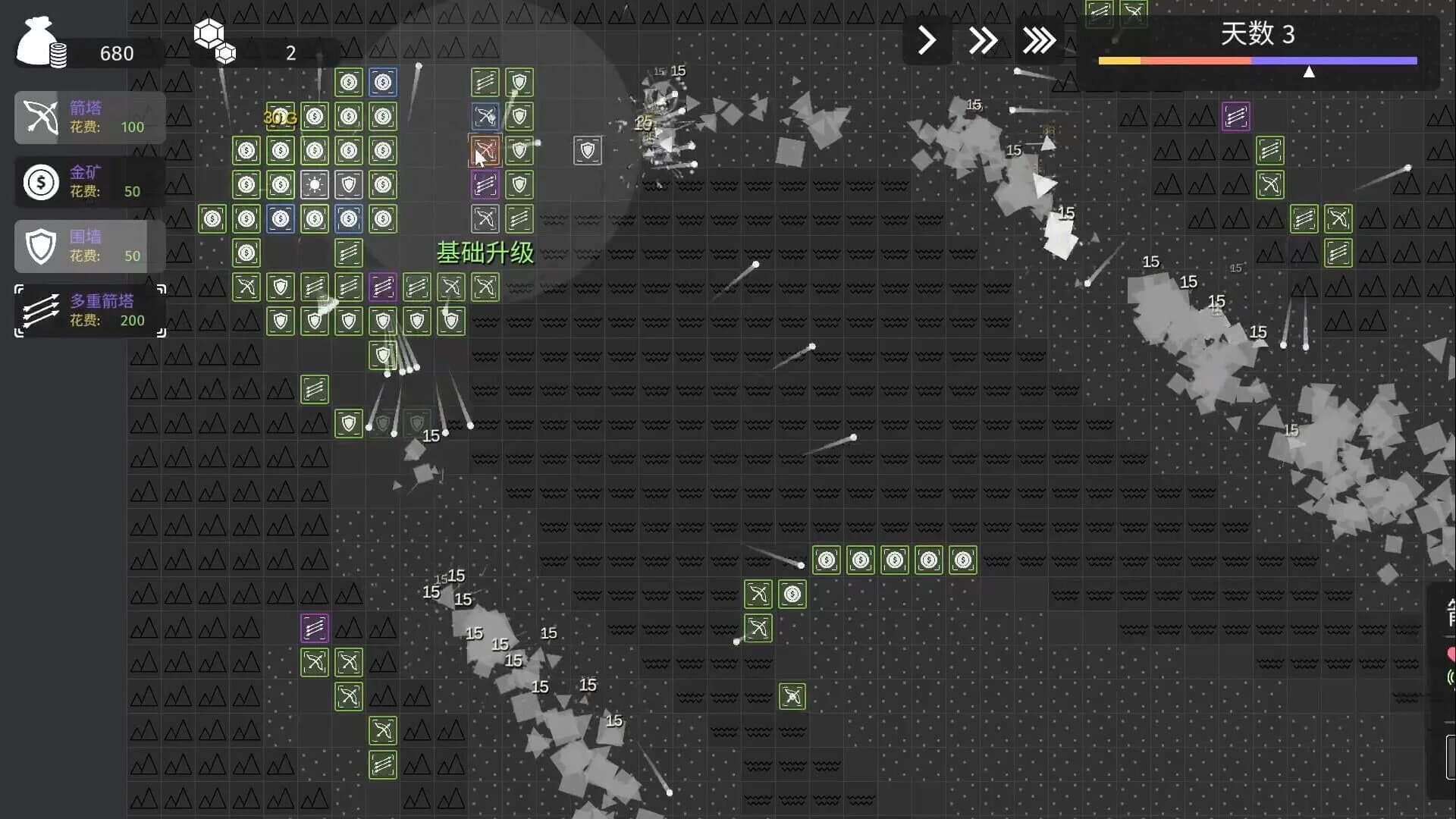Viewport: 1456px width, 819px height.
Task: Toggle double game speed with two arrows
Action: [983, 39]
